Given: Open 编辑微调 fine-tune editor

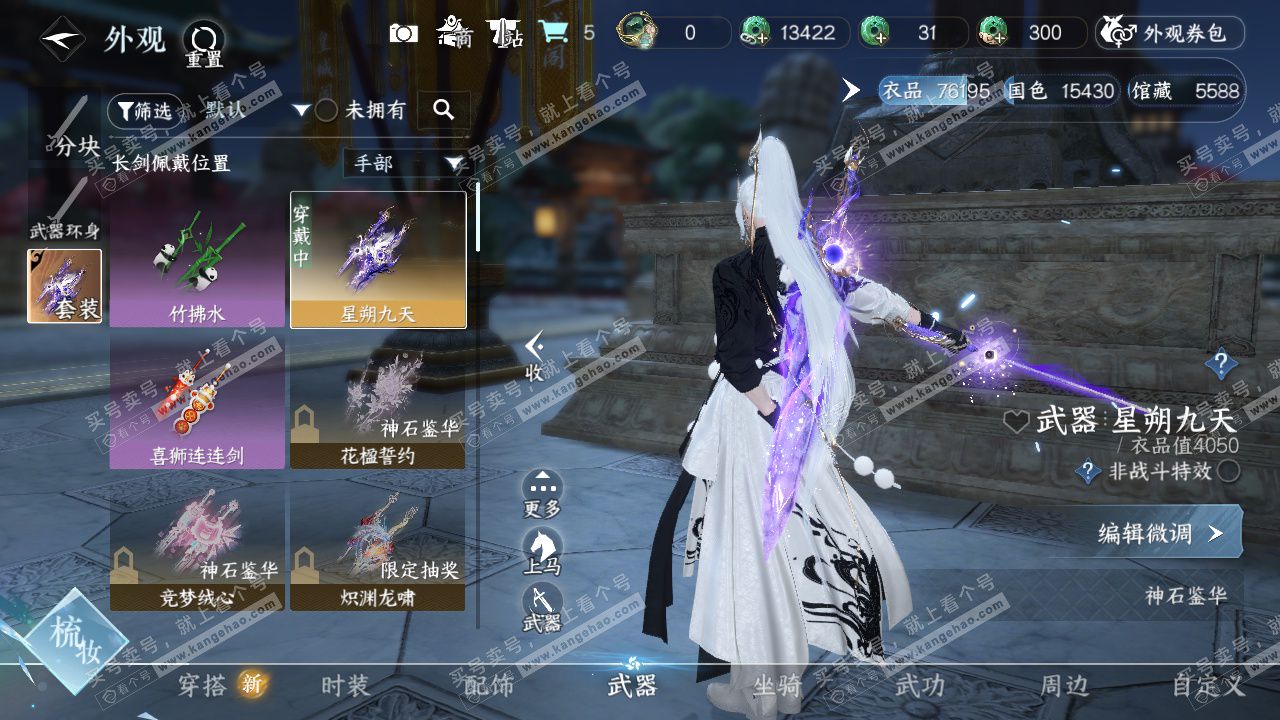Looking at the screenshot, I should [x=1160, y=533].
